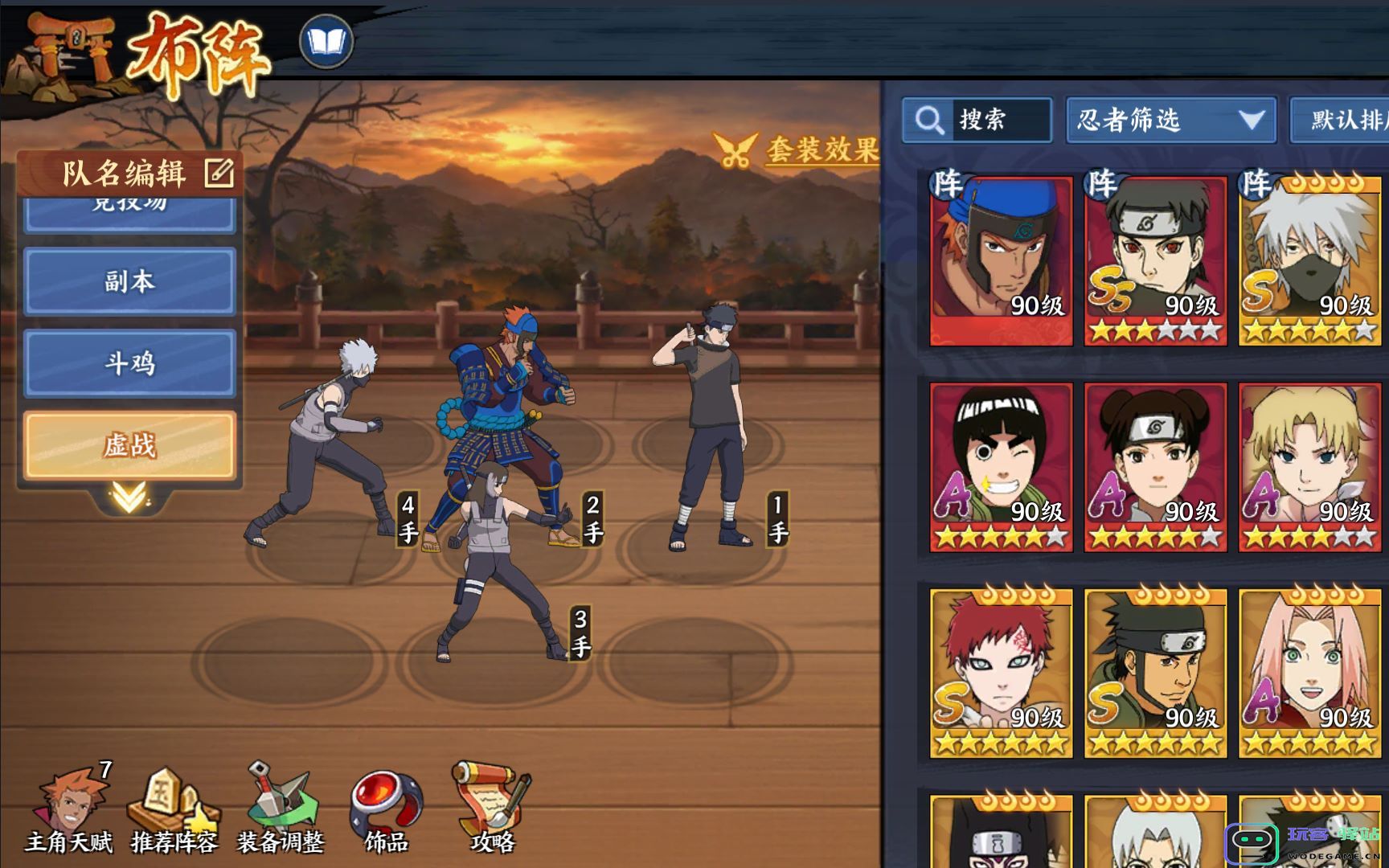This screenshot has height=868, width=1389.
Task: Open 装备调整 equipment adjustment
Action: click(x=281, y=809)
